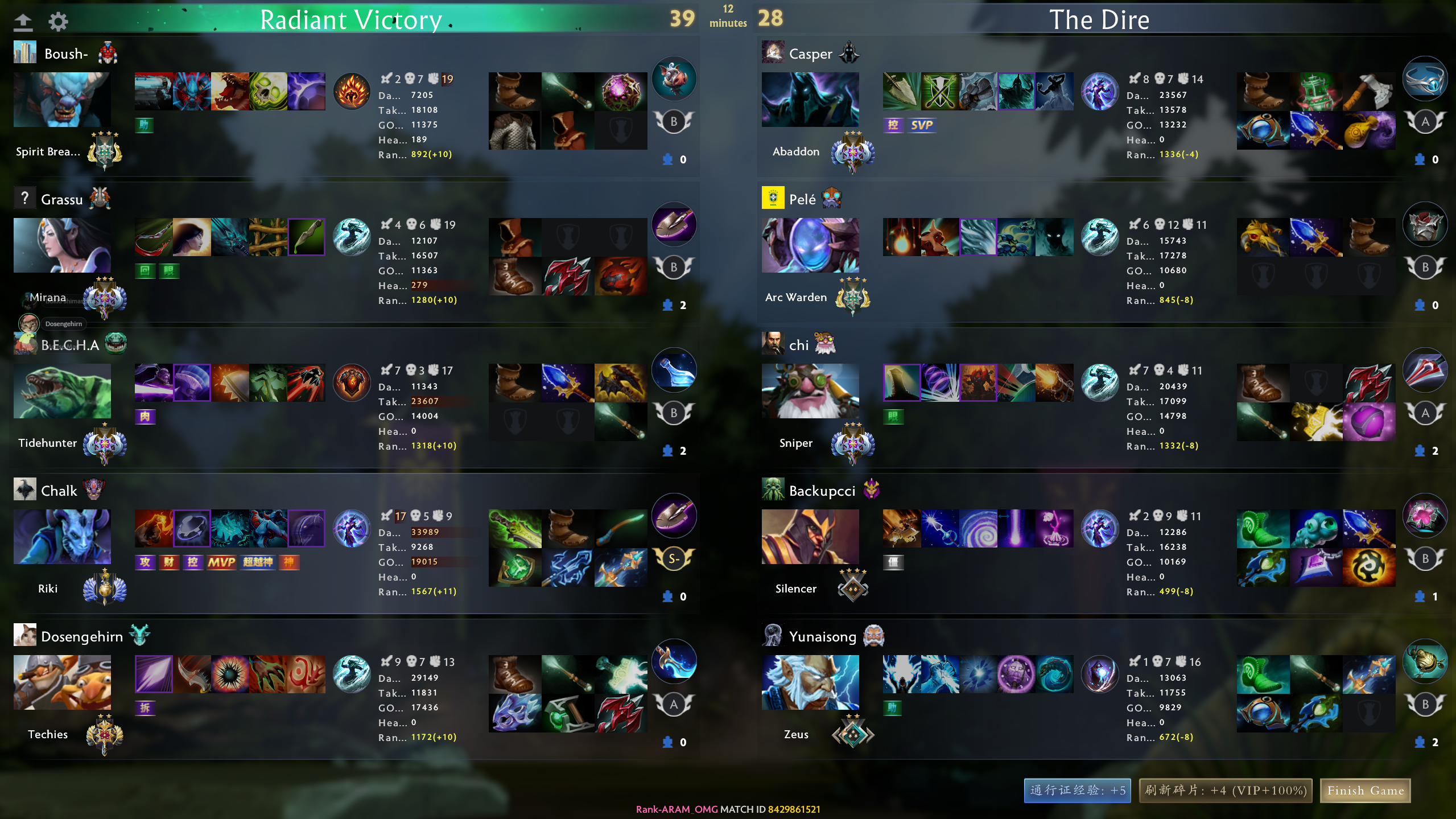Click the battle pass experience +5 button
The width and height of the screenshot is (1456, 819).
point(1078,791)
